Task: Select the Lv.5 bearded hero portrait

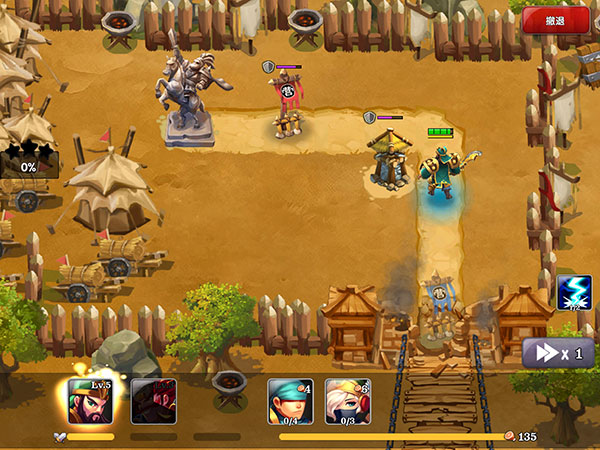Action: pyautogui.click(x=90, y=402)
